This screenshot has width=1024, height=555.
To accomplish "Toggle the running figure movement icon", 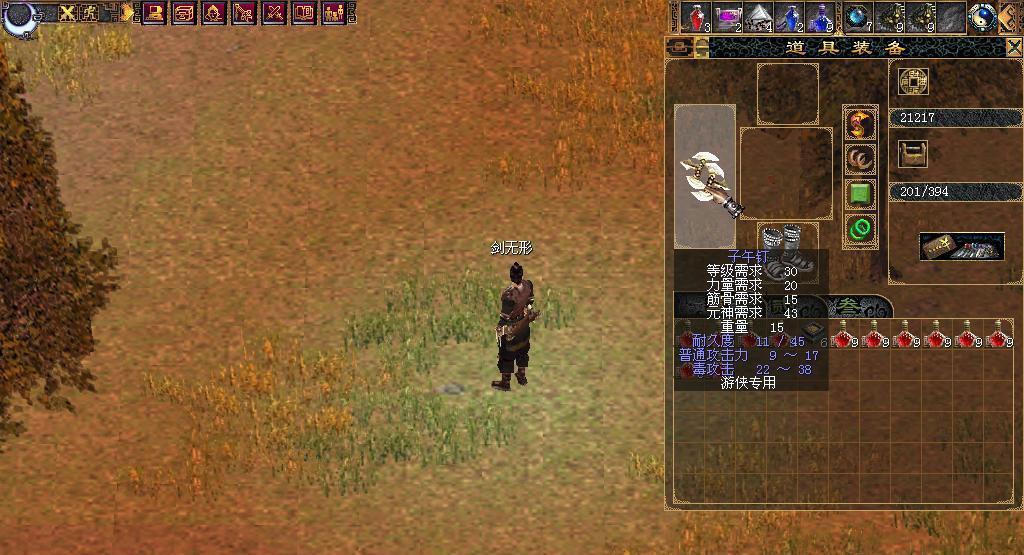I will 90,13.
